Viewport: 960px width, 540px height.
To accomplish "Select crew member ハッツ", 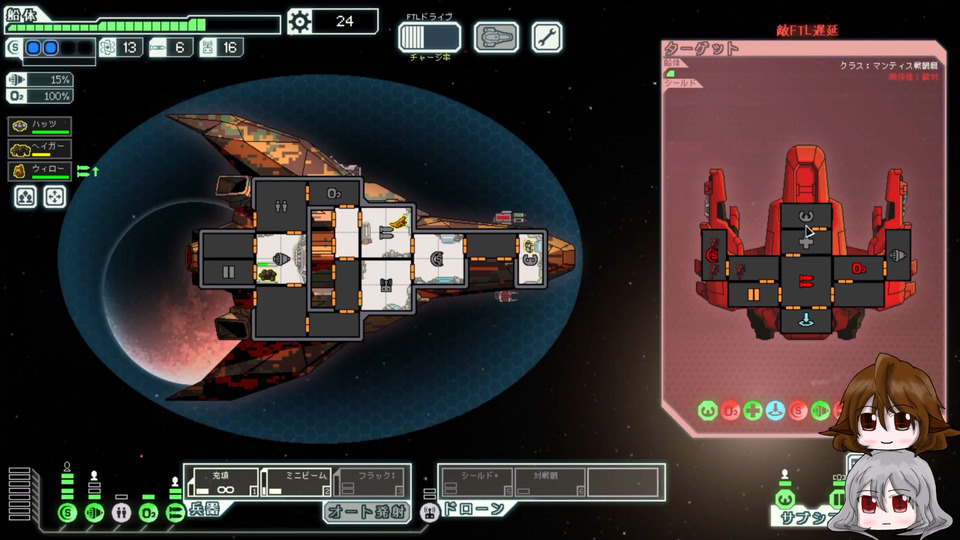I will click(x=41, y=125).
